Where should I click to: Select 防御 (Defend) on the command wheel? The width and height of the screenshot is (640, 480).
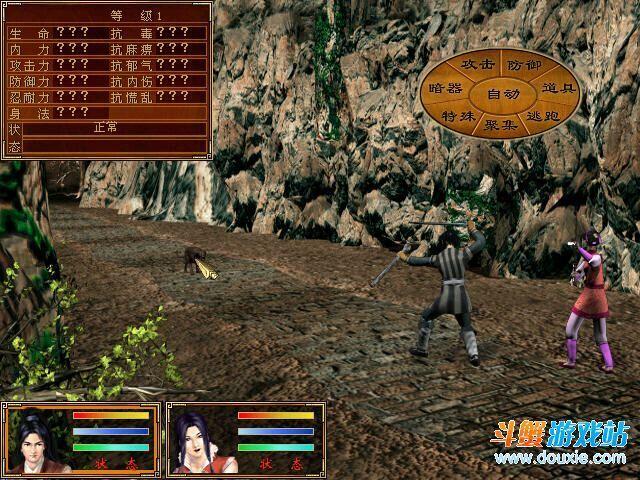(523, 65)
